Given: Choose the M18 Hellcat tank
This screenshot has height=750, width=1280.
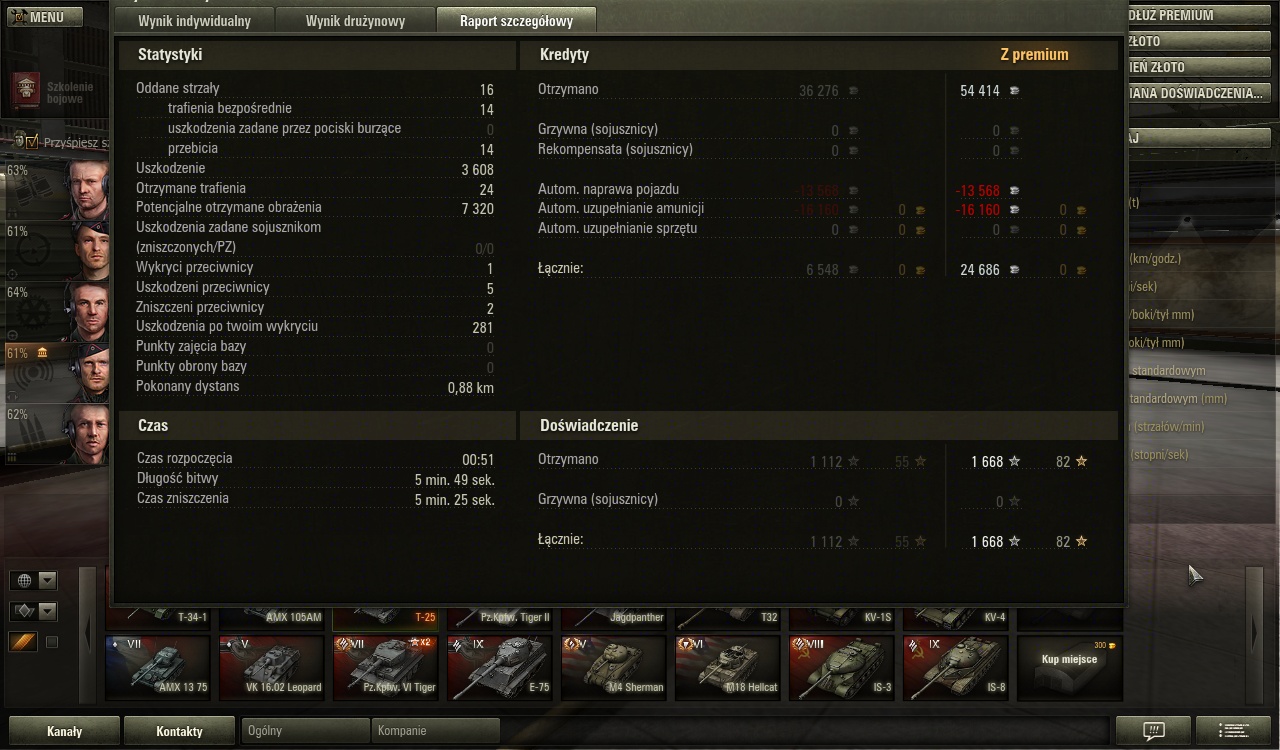Looking at the screenshot, I should pos(728,667).
